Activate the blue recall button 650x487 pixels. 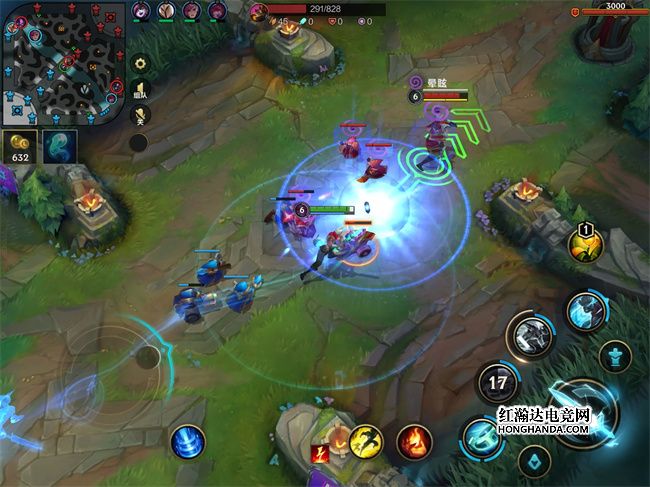click(187, 441)
